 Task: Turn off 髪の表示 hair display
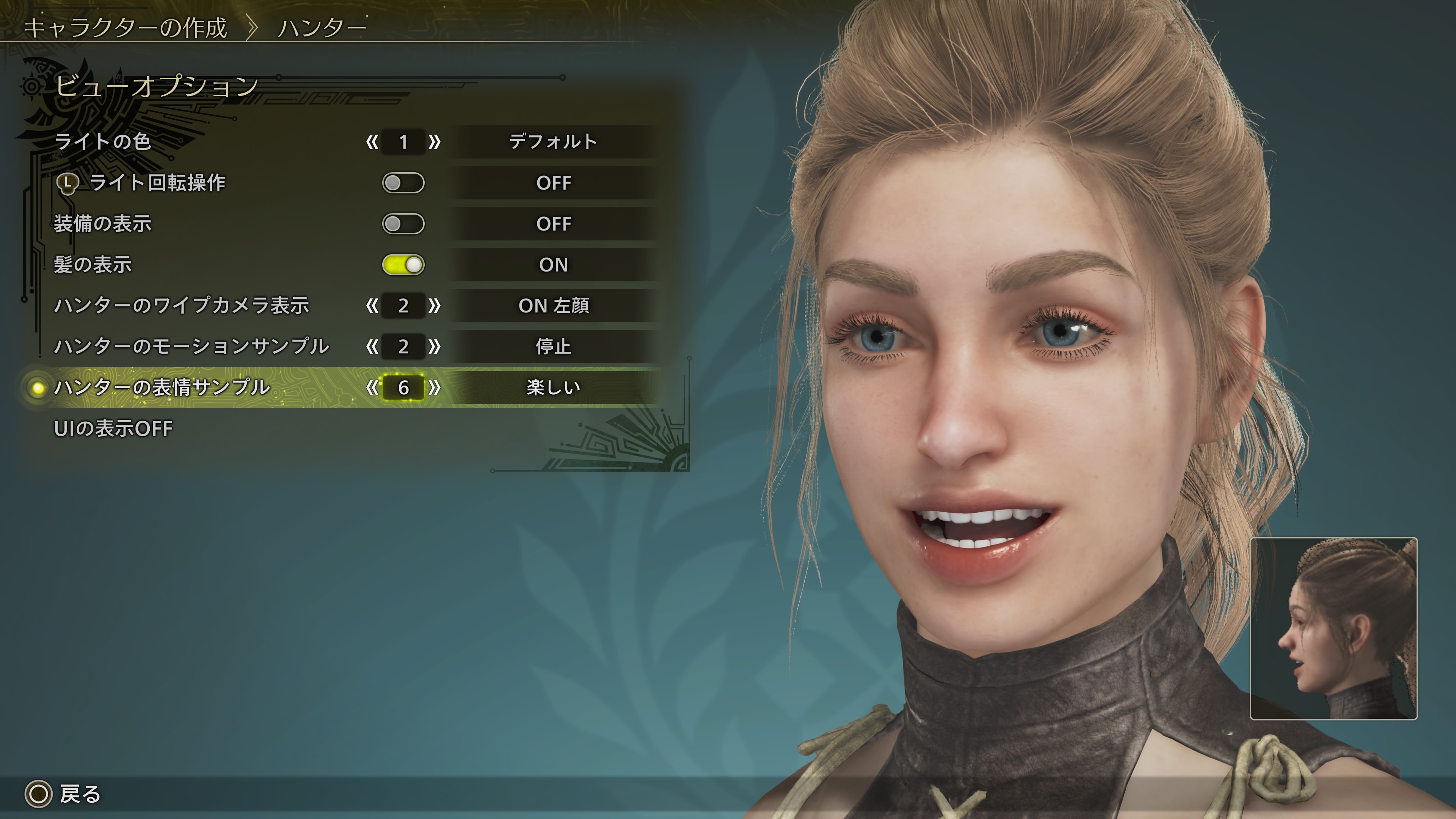[403, 265]
